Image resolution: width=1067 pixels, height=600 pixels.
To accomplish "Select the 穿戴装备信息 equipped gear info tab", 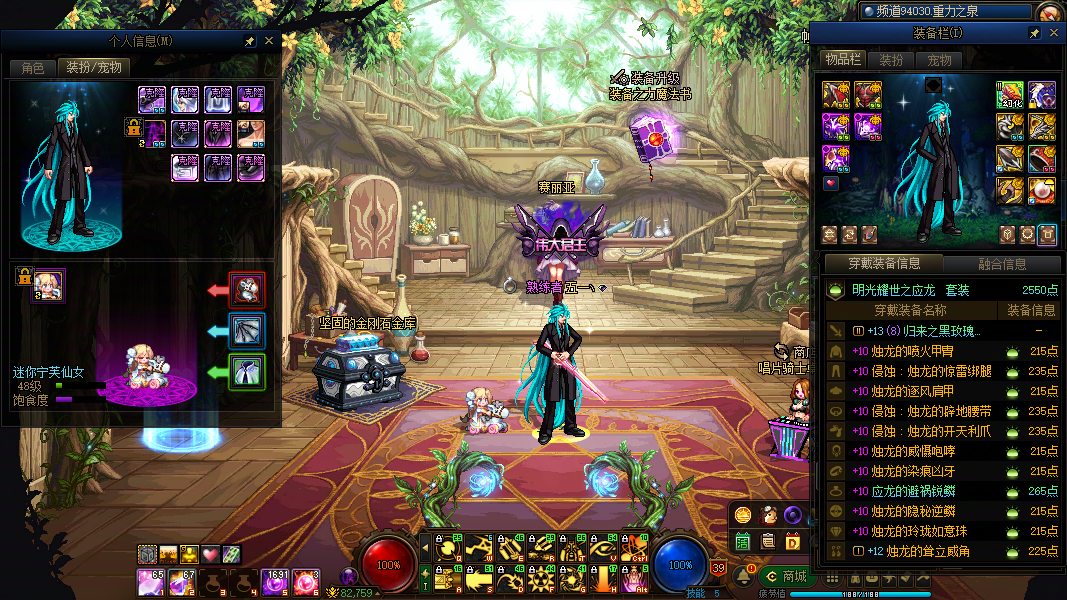I will click(x=883, y=264).
